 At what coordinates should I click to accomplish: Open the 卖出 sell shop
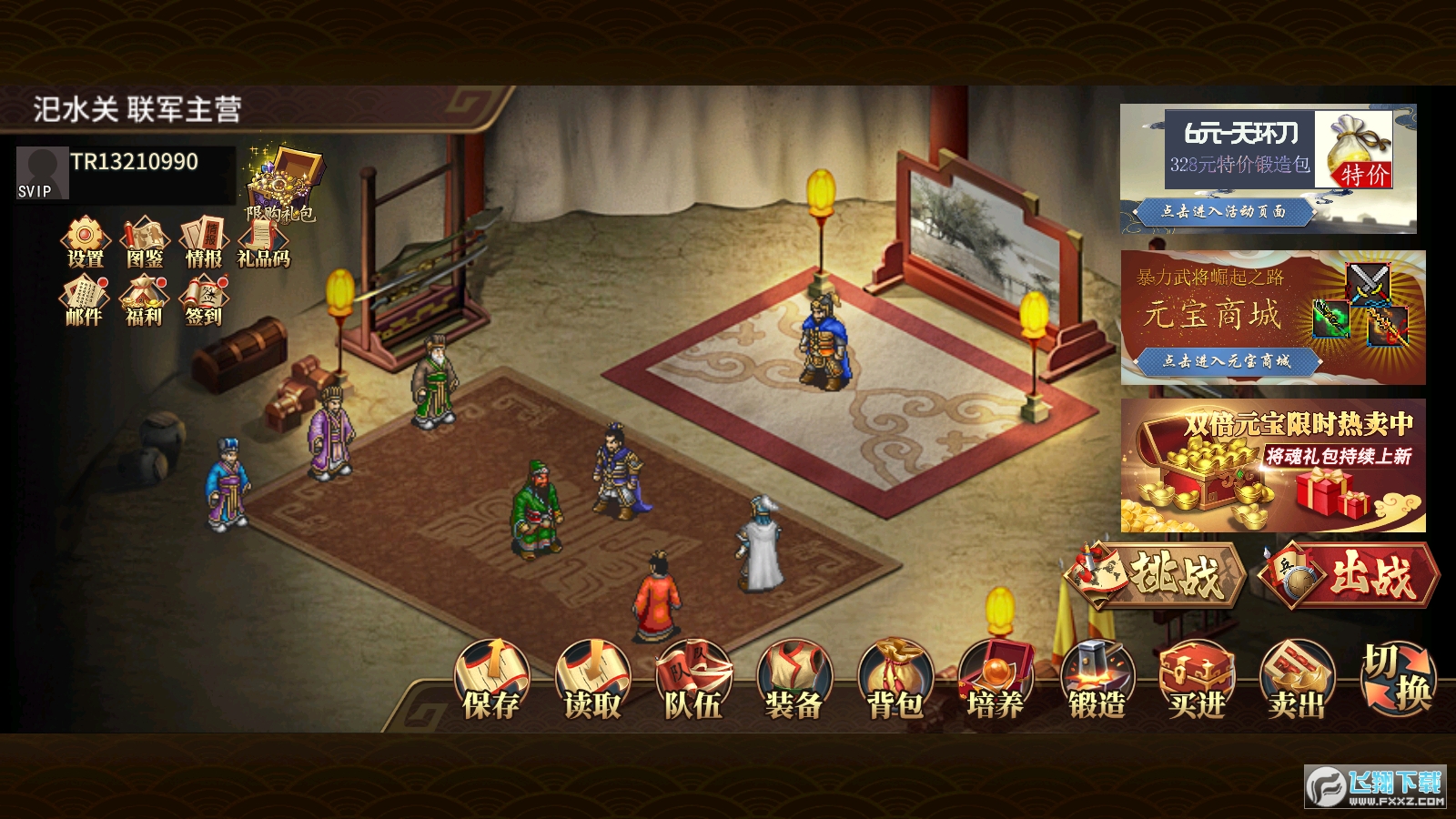[x=1297, y=682]
